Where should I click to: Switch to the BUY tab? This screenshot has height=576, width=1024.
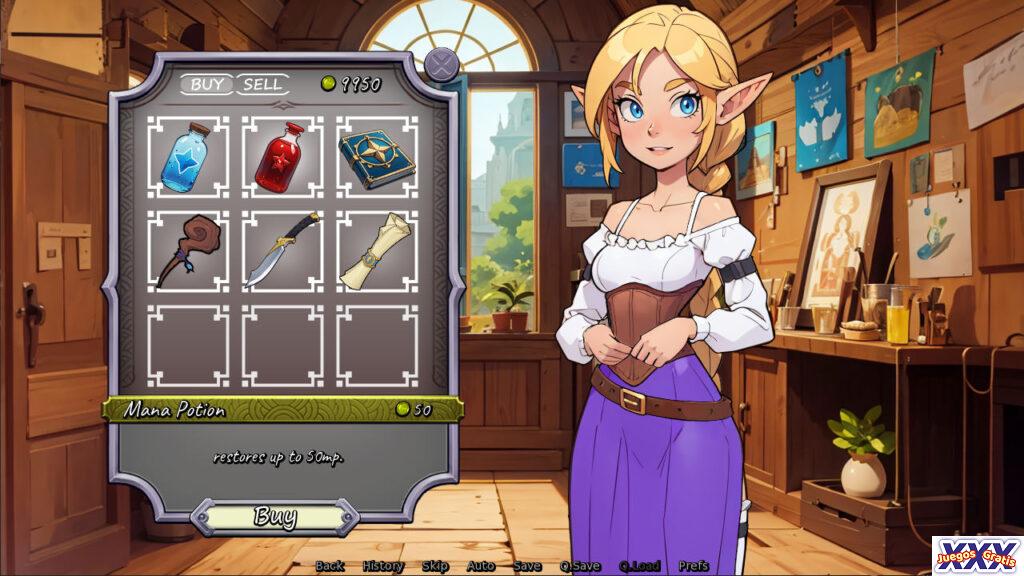(x=207, y=85)
